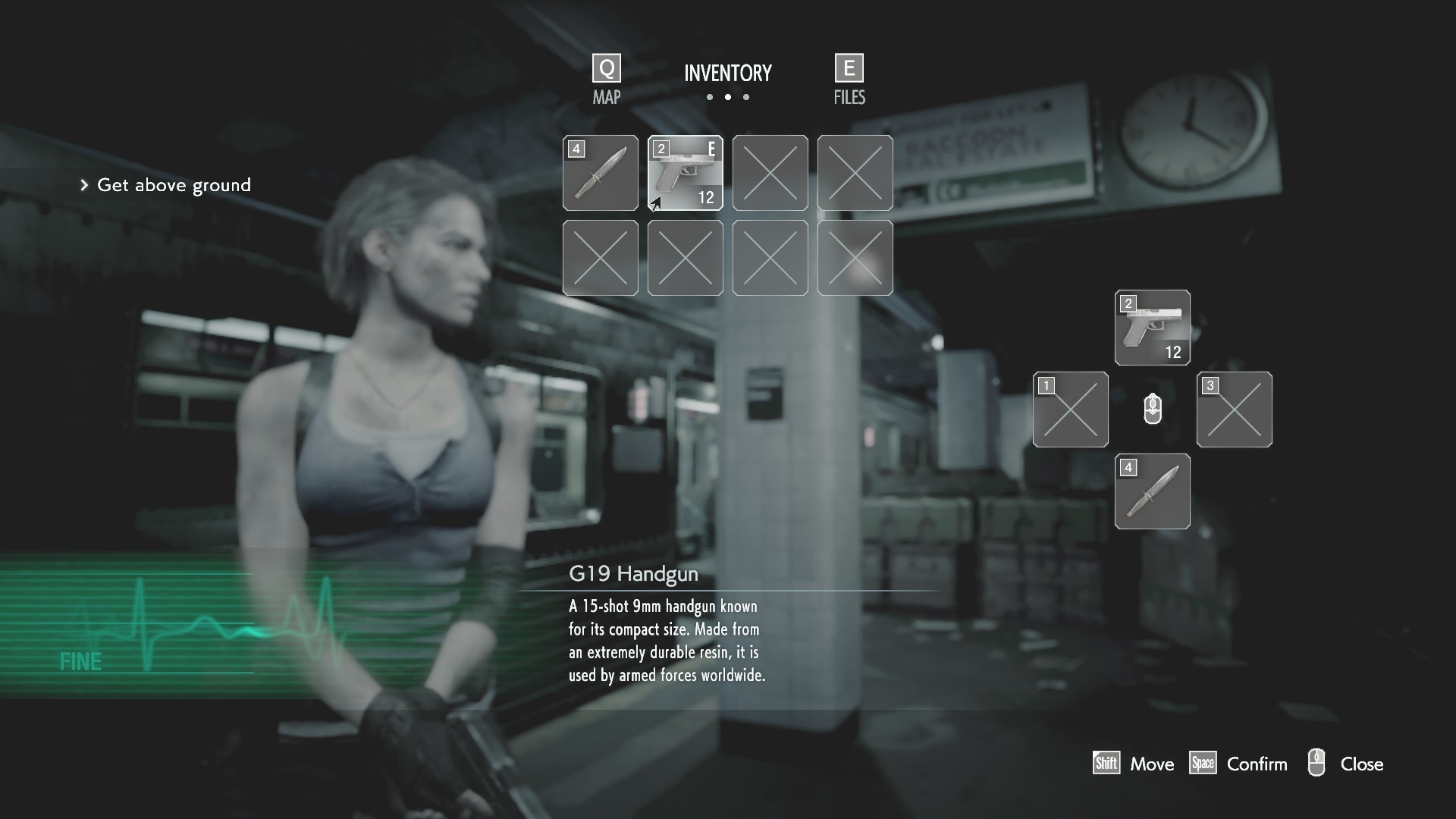The width and height of the screenshot is (1456, 819).
Task: Expand the Get above ground objective chevron
Action: pyautogui.click(x=83, y=184)
